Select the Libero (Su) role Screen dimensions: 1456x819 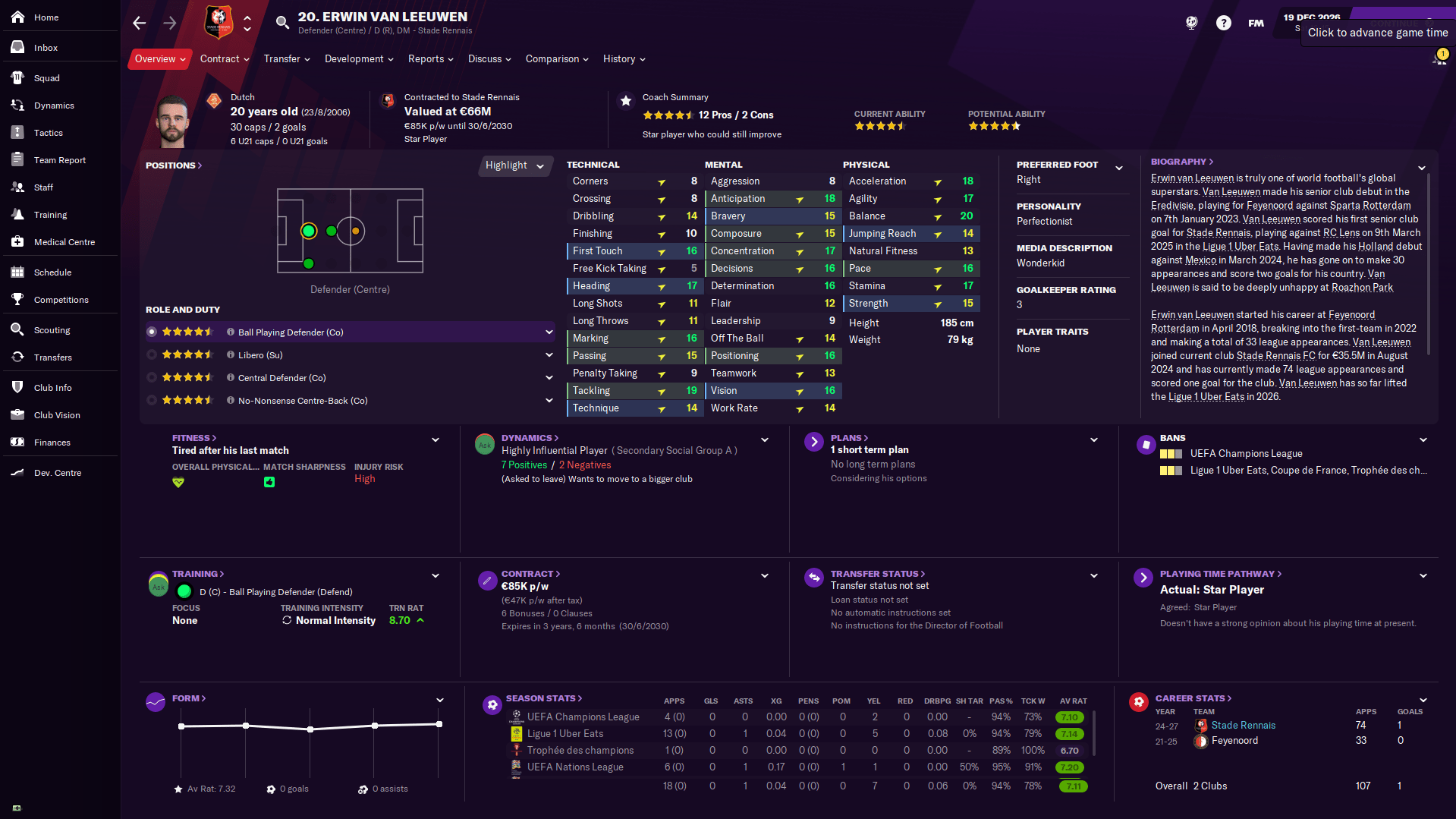click(x=250, y=354)
